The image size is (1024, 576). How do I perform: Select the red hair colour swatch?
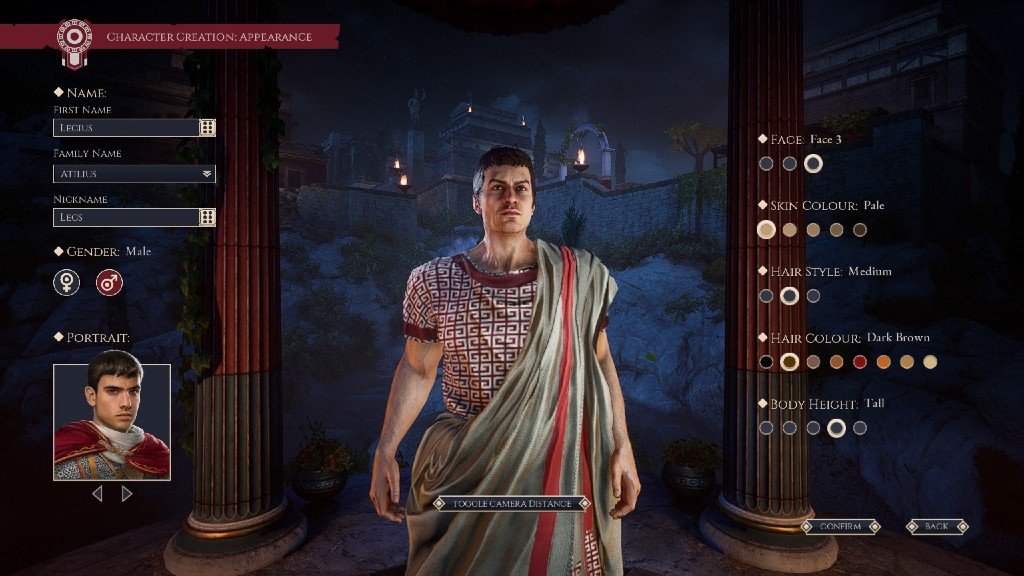(859, 362)
